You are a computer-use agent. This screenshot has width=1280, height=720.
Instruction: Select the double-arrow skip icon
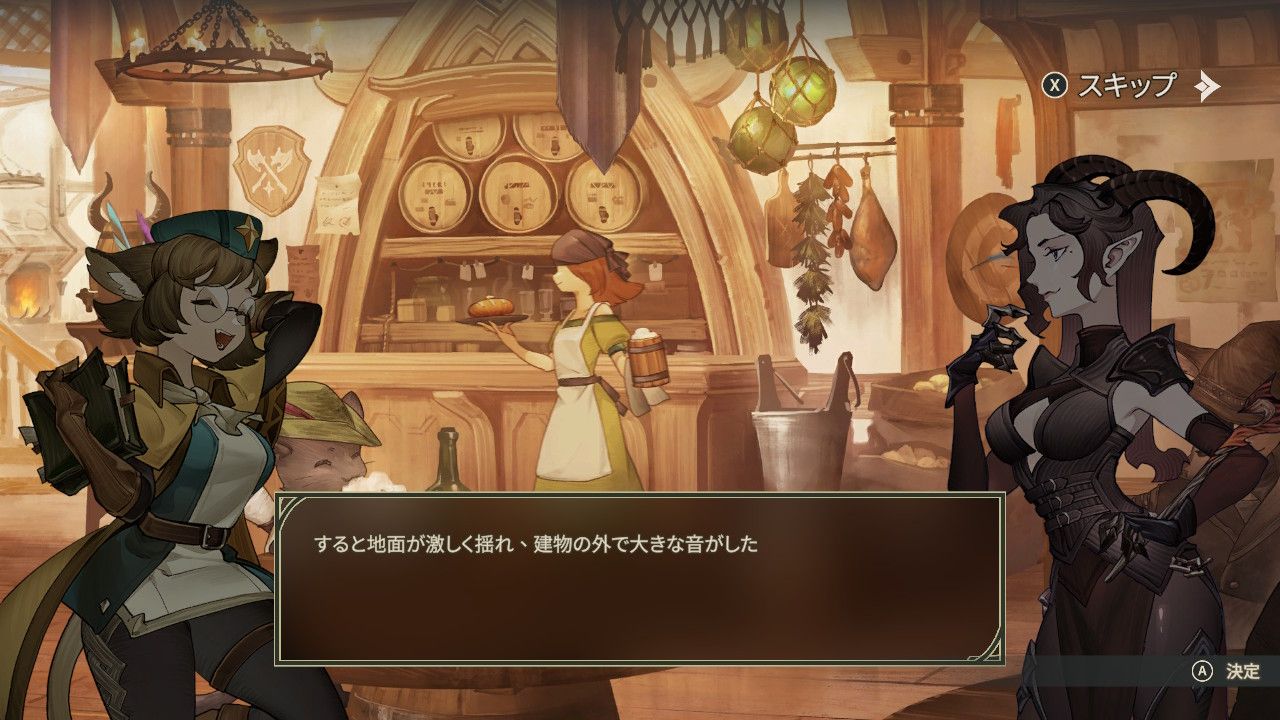[1208, 87]
